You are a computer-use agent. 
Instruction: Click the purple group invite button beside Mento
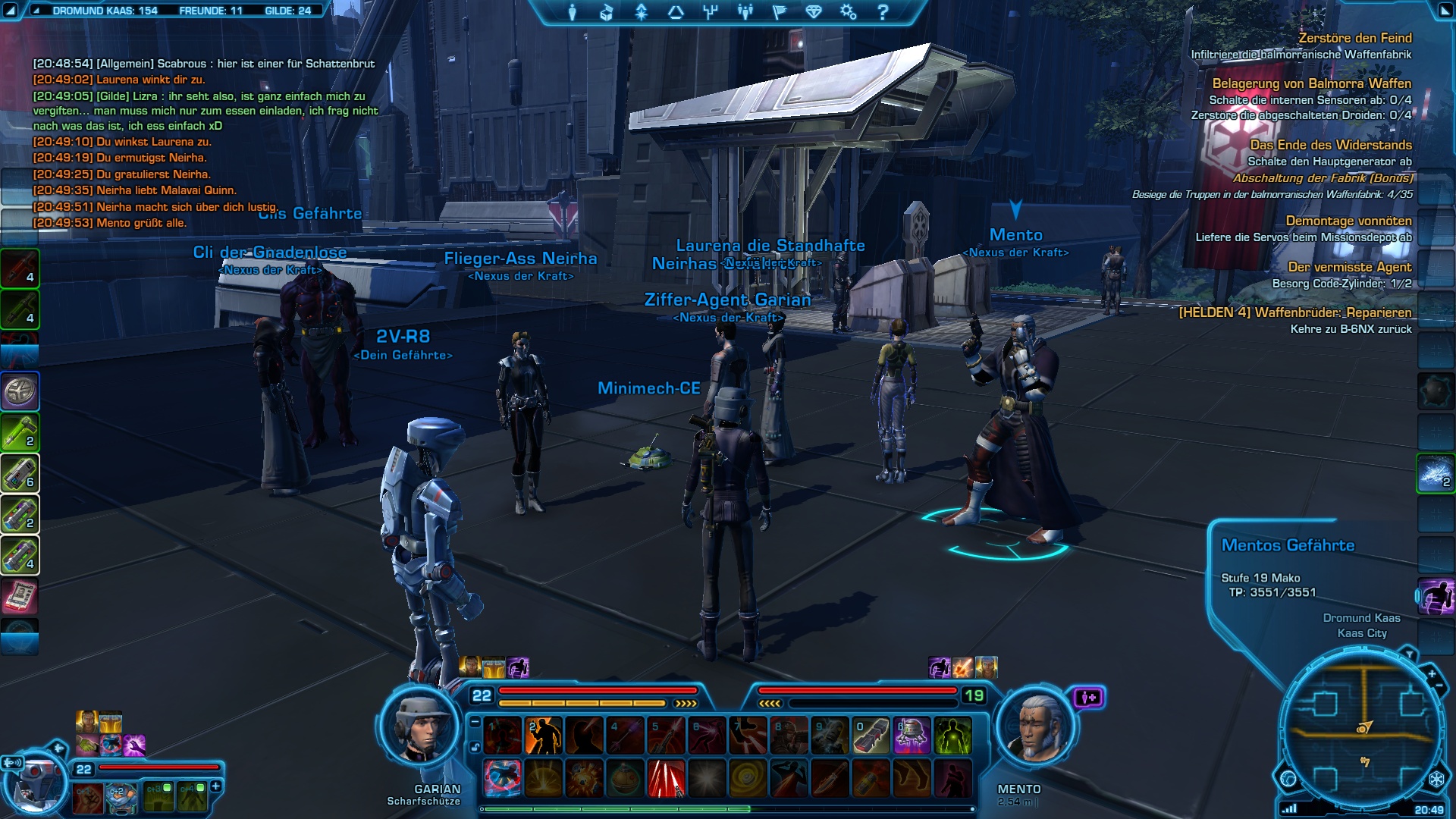point(1088,697)
